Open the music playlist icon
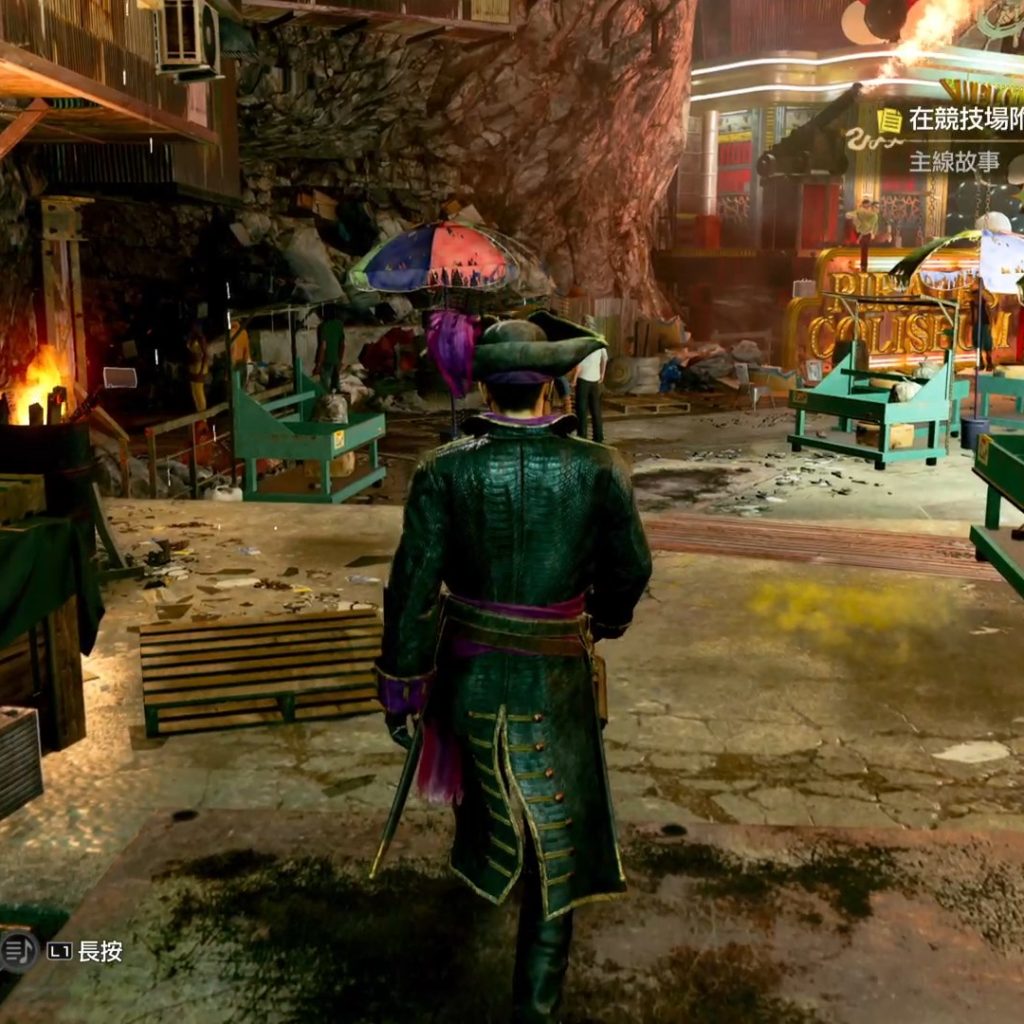 pos(17,951)
